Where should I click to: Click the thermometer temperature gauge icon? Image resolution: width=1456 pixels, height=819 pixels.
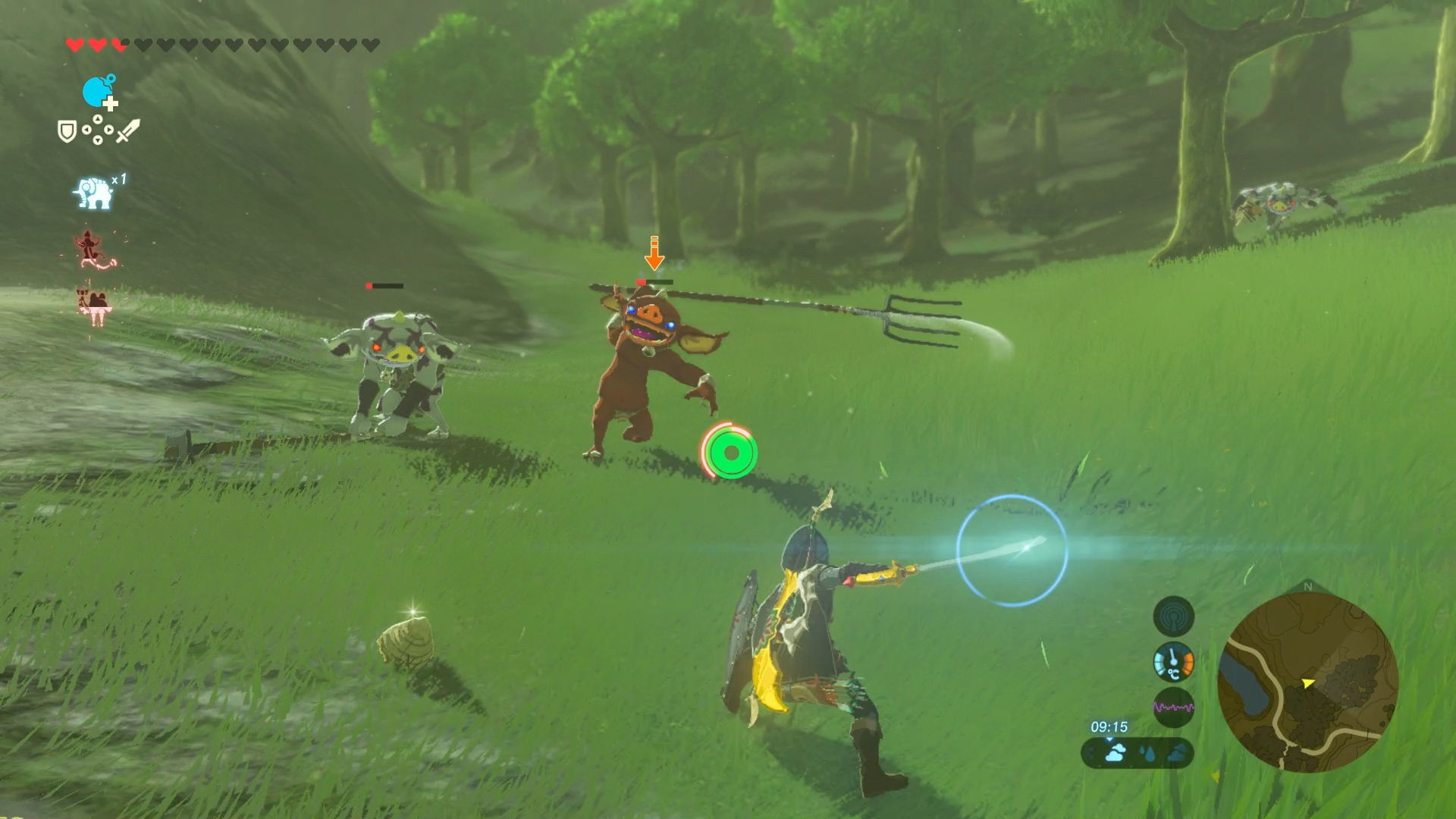tap(1173, 664)
